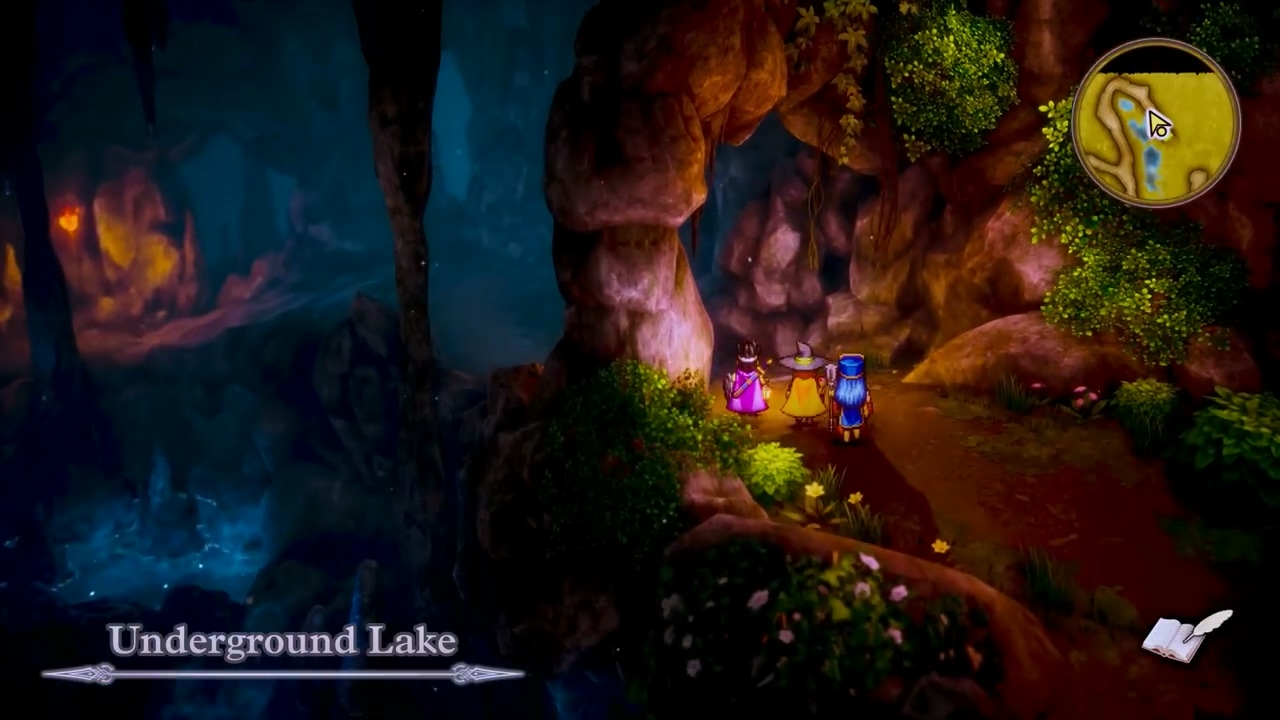
Task: Click the book and quill icon
Action: pos(1187,636)
